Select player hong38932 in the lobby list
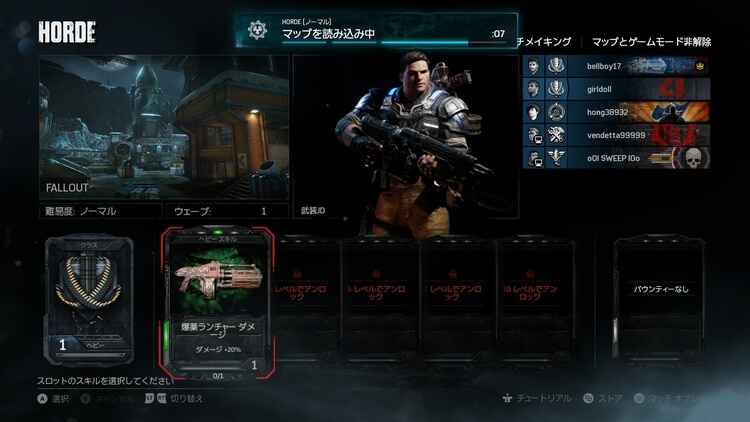 coord(616,112)
